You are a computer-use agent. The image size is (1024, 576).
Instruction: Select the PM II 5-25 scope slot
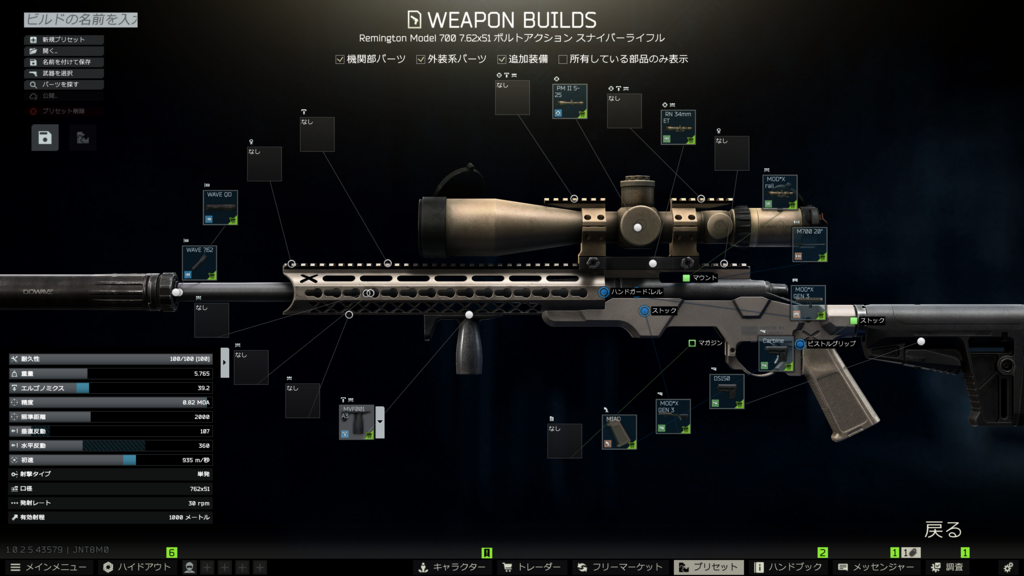tap(570, 102)
